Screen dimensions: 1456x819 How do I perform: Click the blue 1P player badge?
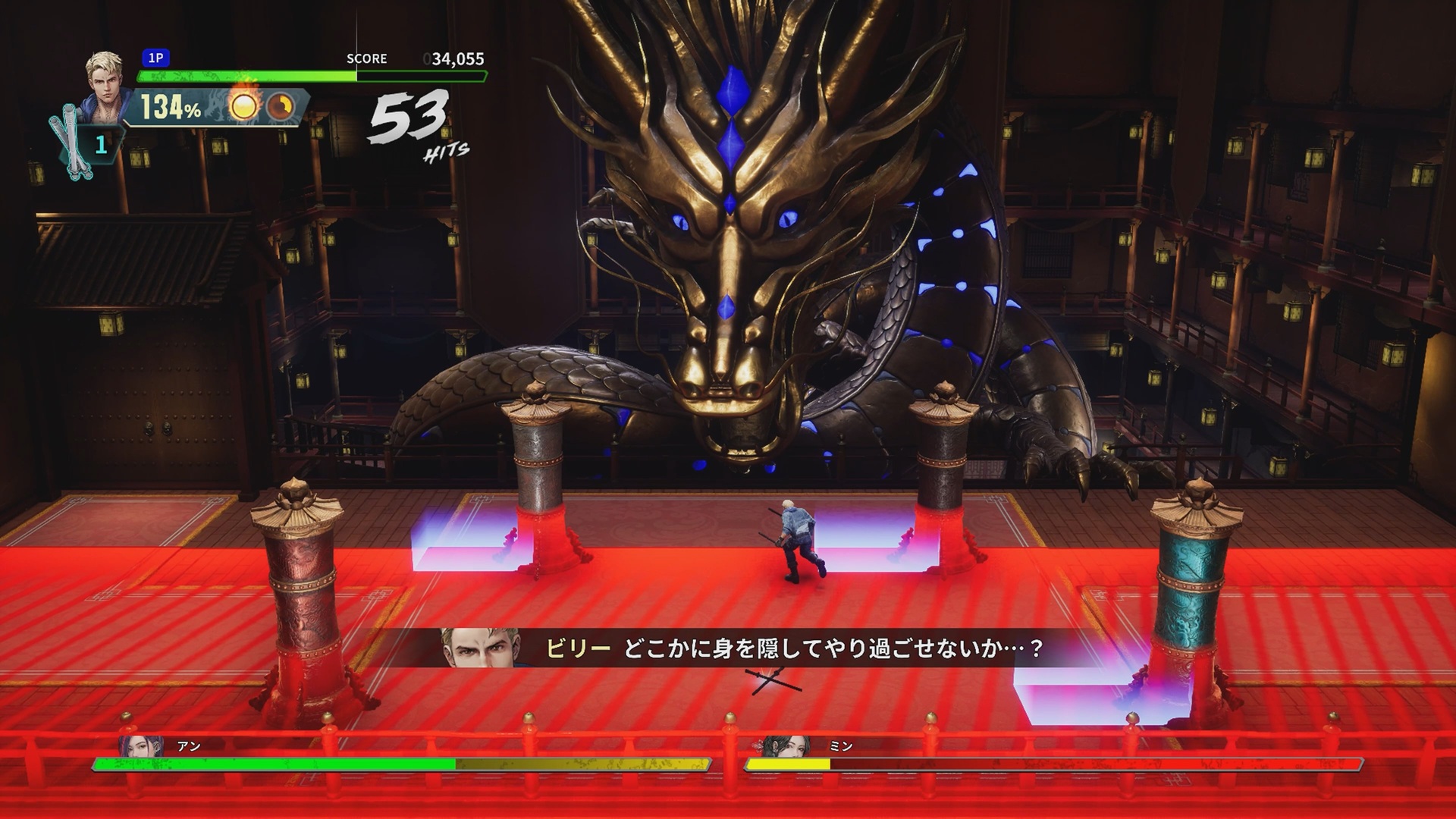click(x=155, y=58)
